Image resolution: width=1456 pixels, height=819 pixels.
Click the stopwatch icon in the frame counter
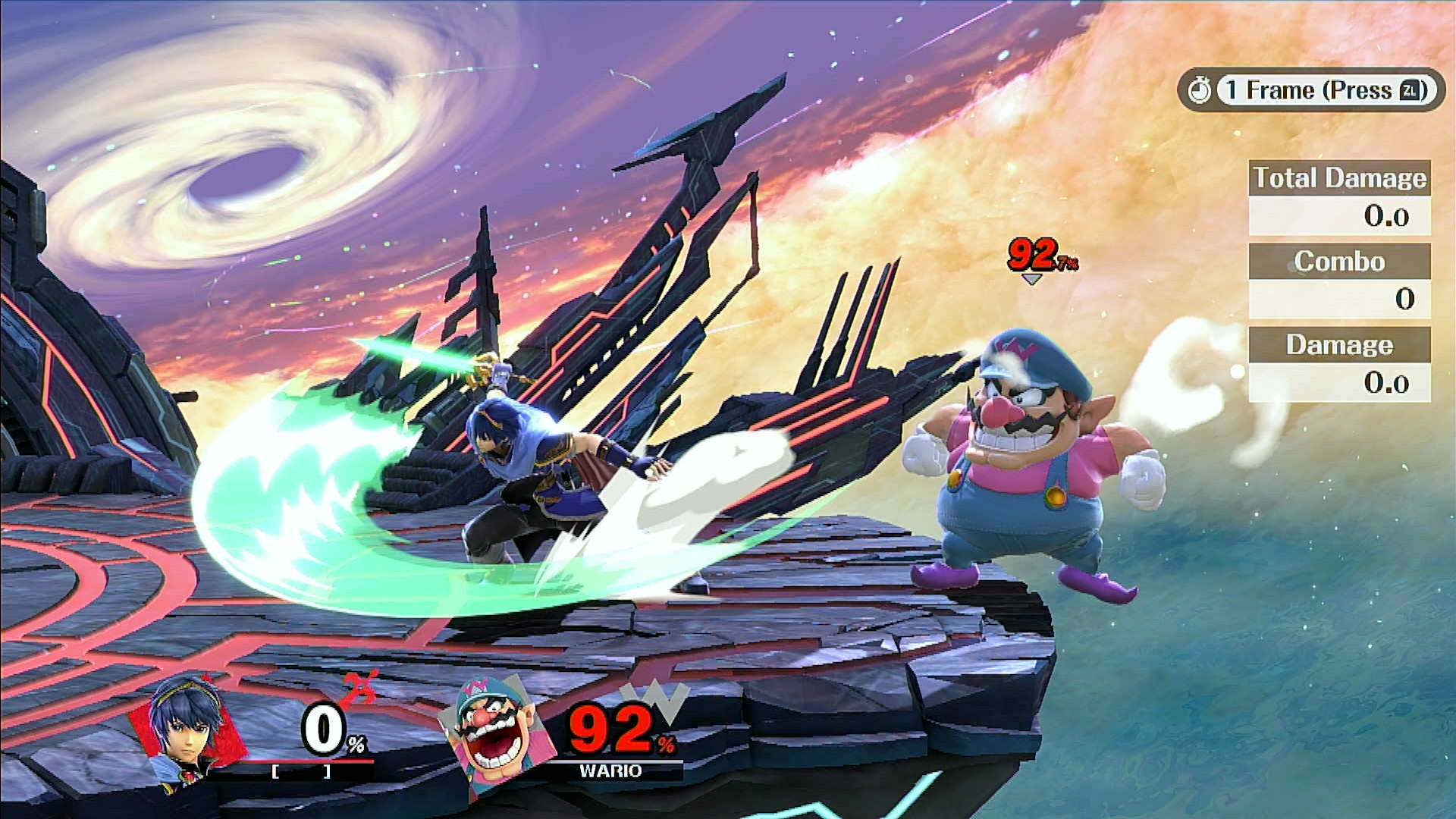tap(1200, 90)
